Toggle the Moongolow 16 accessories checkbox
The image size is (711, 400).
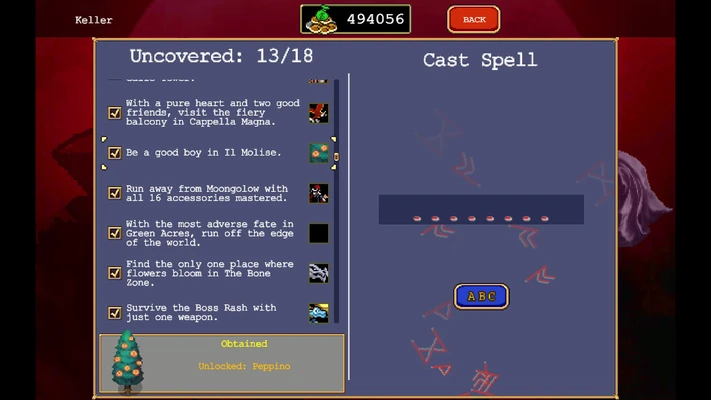pos(115,193)
